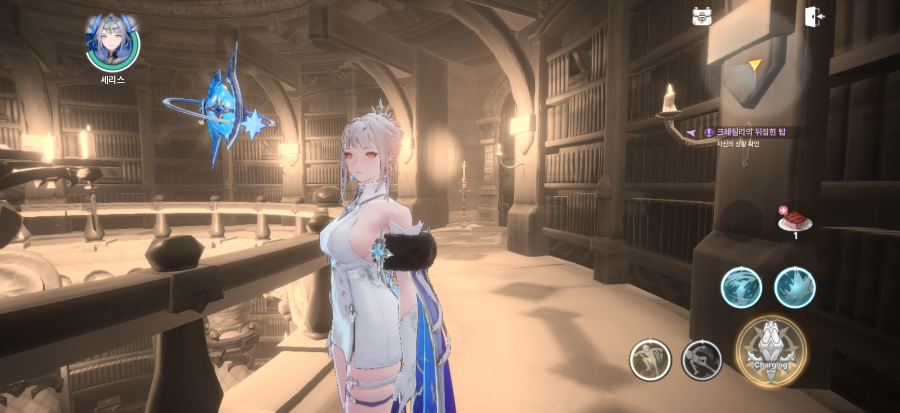Trigger the Charging ultimate ability
The width and height of the screenshot is (900, 413).
coord(771,351)
